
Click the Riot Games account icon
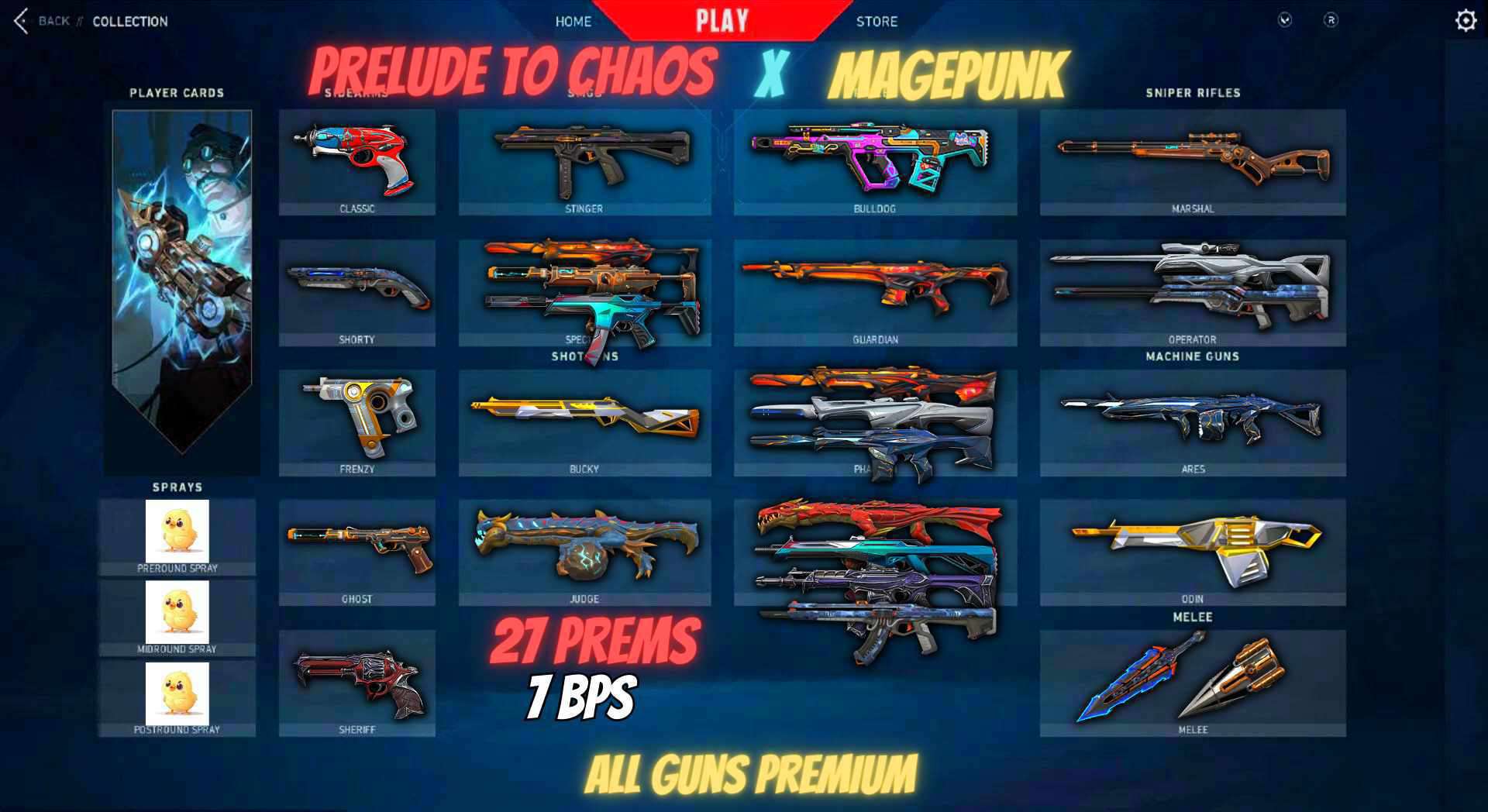tap(1331, 21)
